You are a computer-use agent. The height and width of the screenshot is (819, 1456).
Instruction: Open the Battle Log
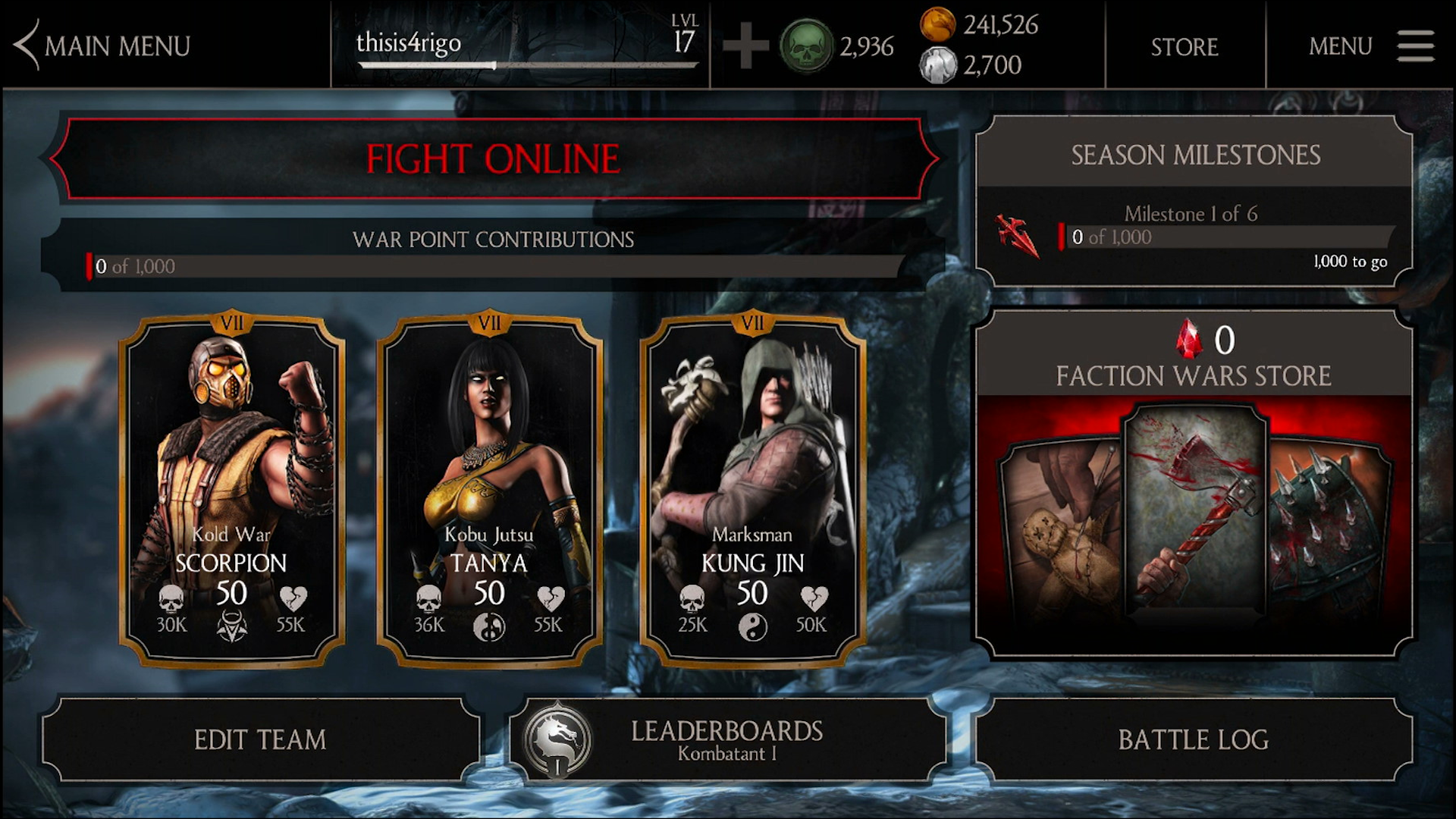pyautogui.click(x=1193, y=739)
